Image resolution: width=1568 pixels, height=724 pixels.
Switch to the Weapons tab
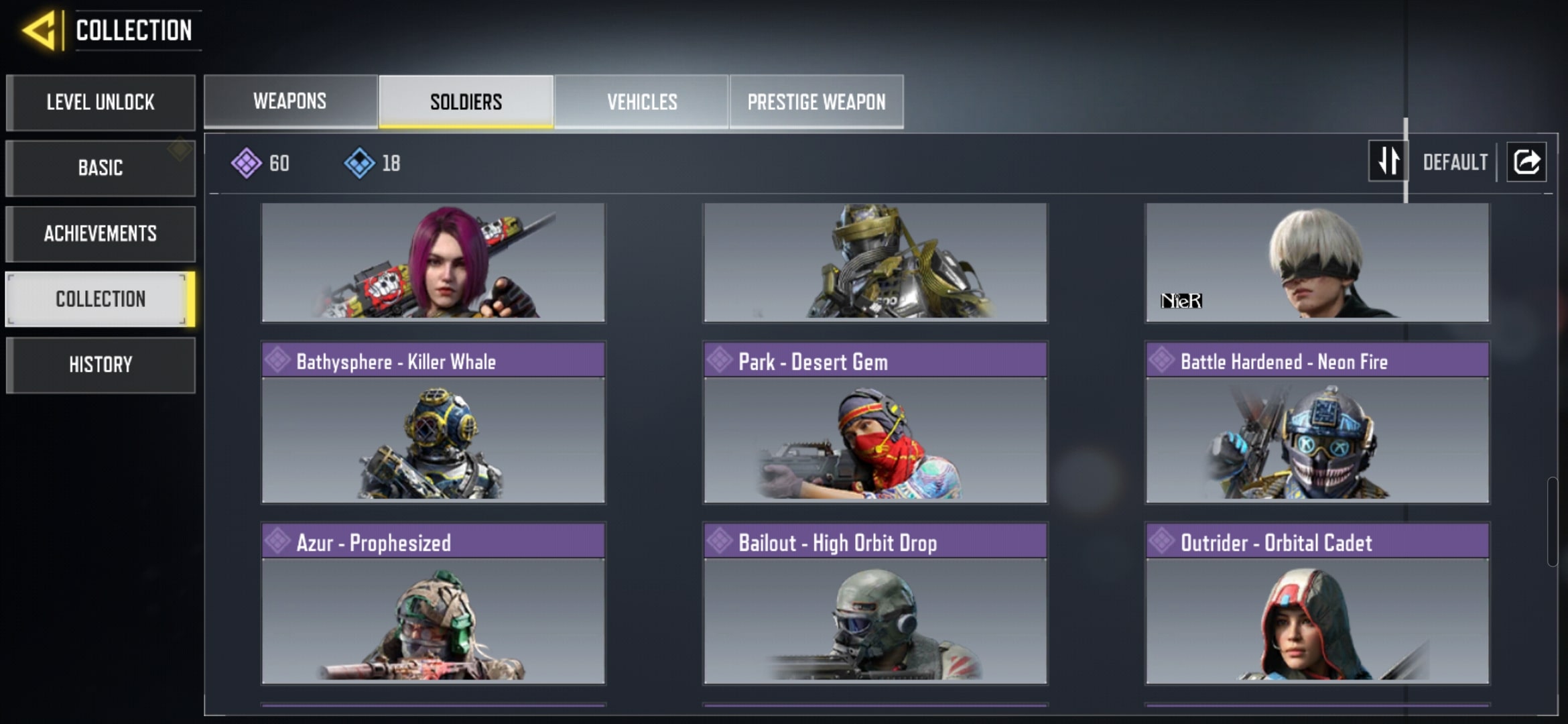point(290,101)
